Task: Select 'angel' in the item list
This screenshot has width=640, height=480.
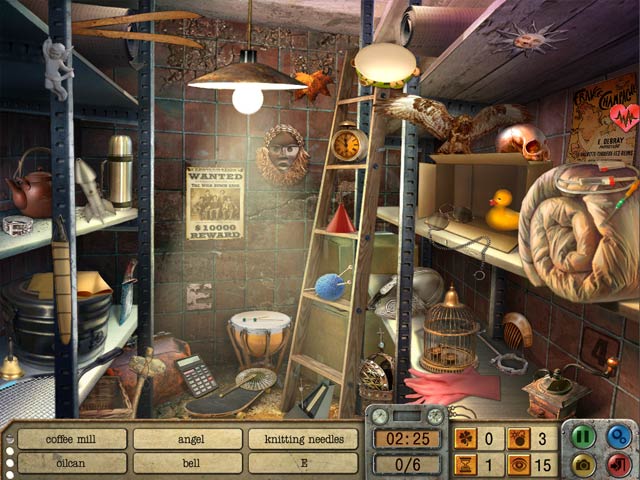Action: click(188, 439)
